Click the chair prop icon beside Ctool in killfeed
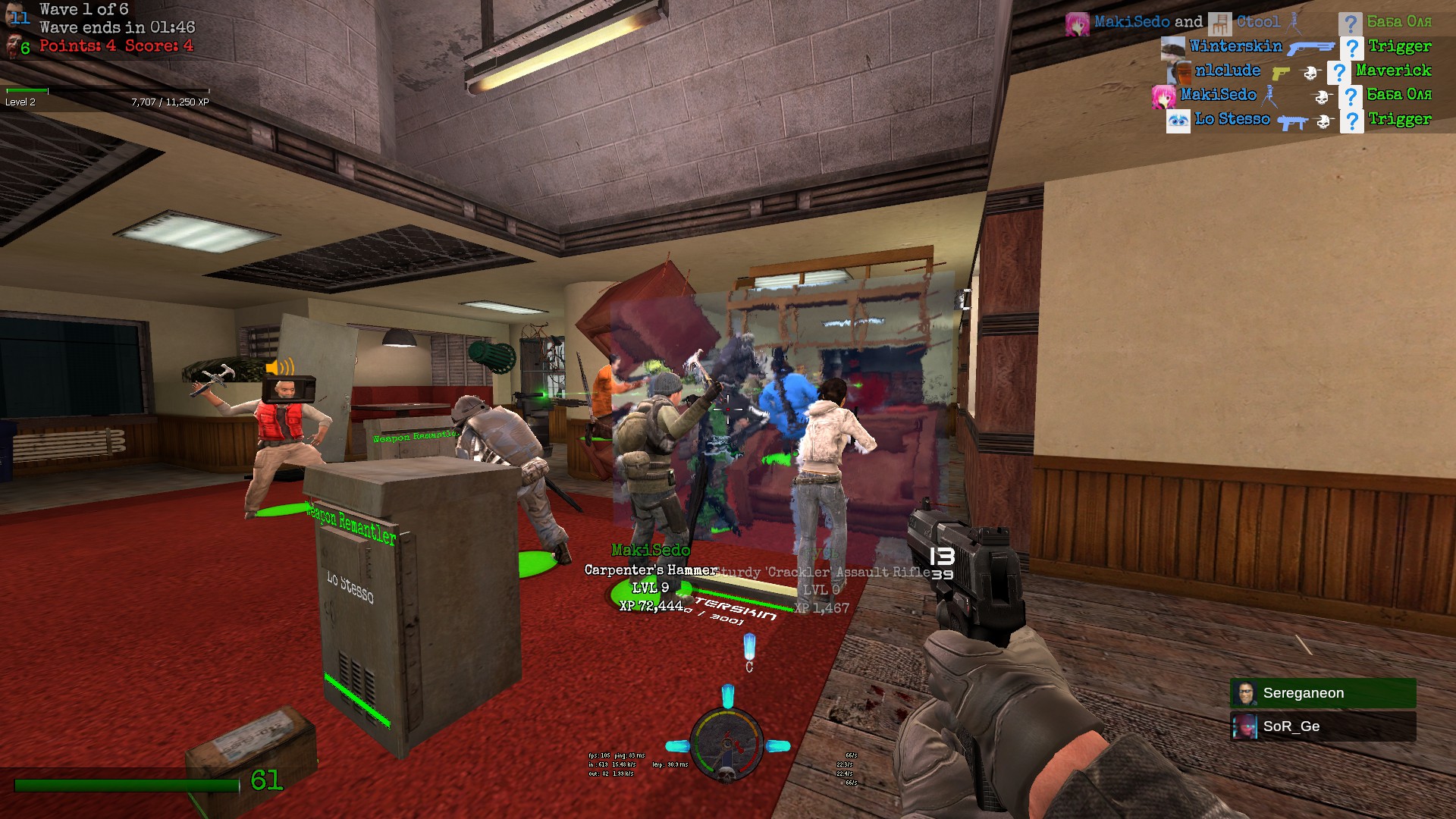Viewport: 1456px width, 819px height. click(x=1219, y=24)
